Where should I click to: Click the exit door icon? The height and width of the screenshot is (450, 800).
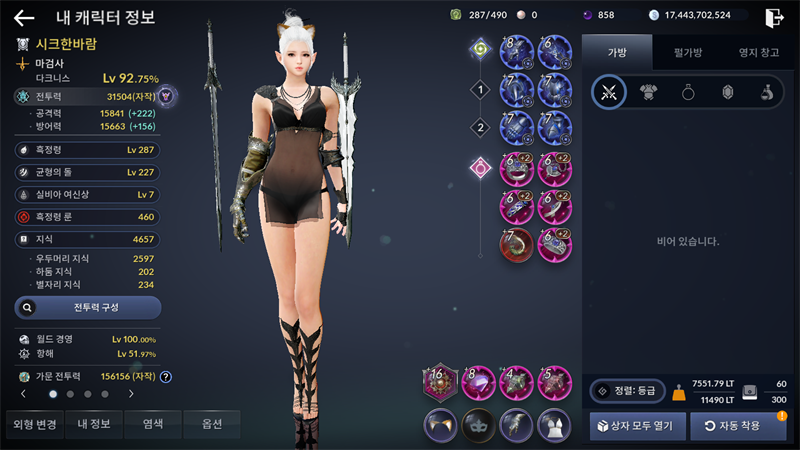coord(774,17)
